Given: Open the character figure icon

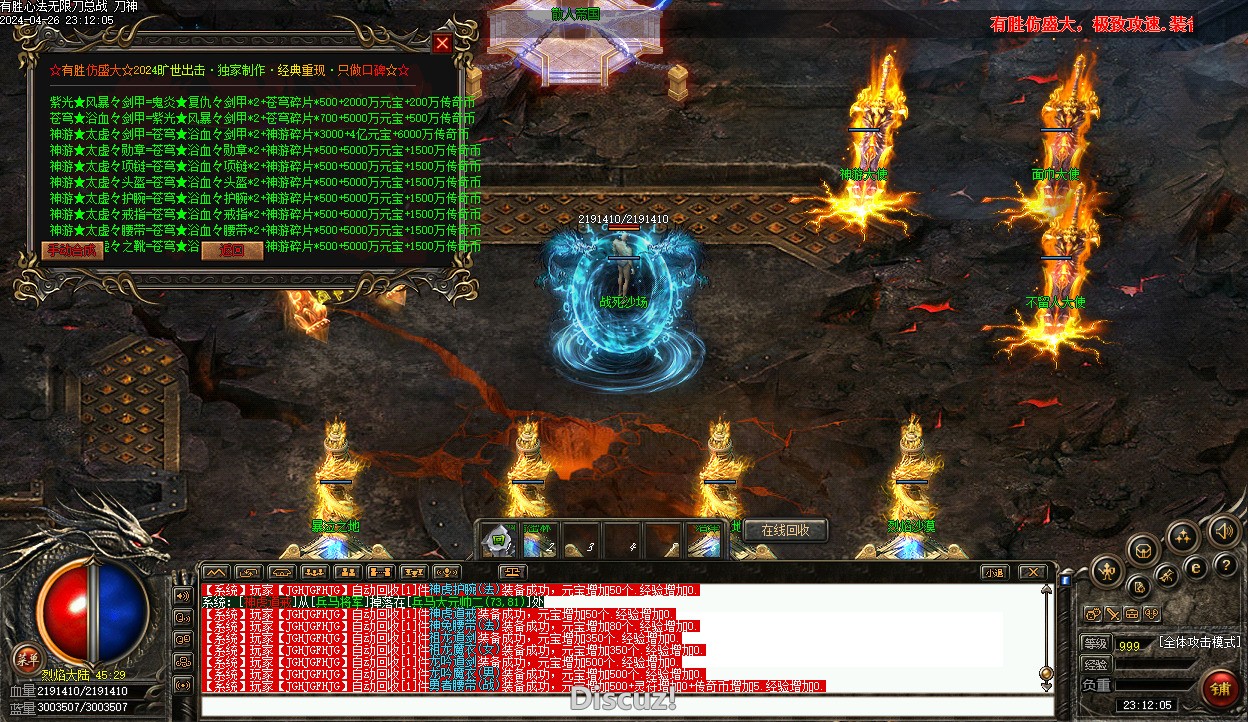Looking at the screenshot, I should click(x=1106, y=572).
